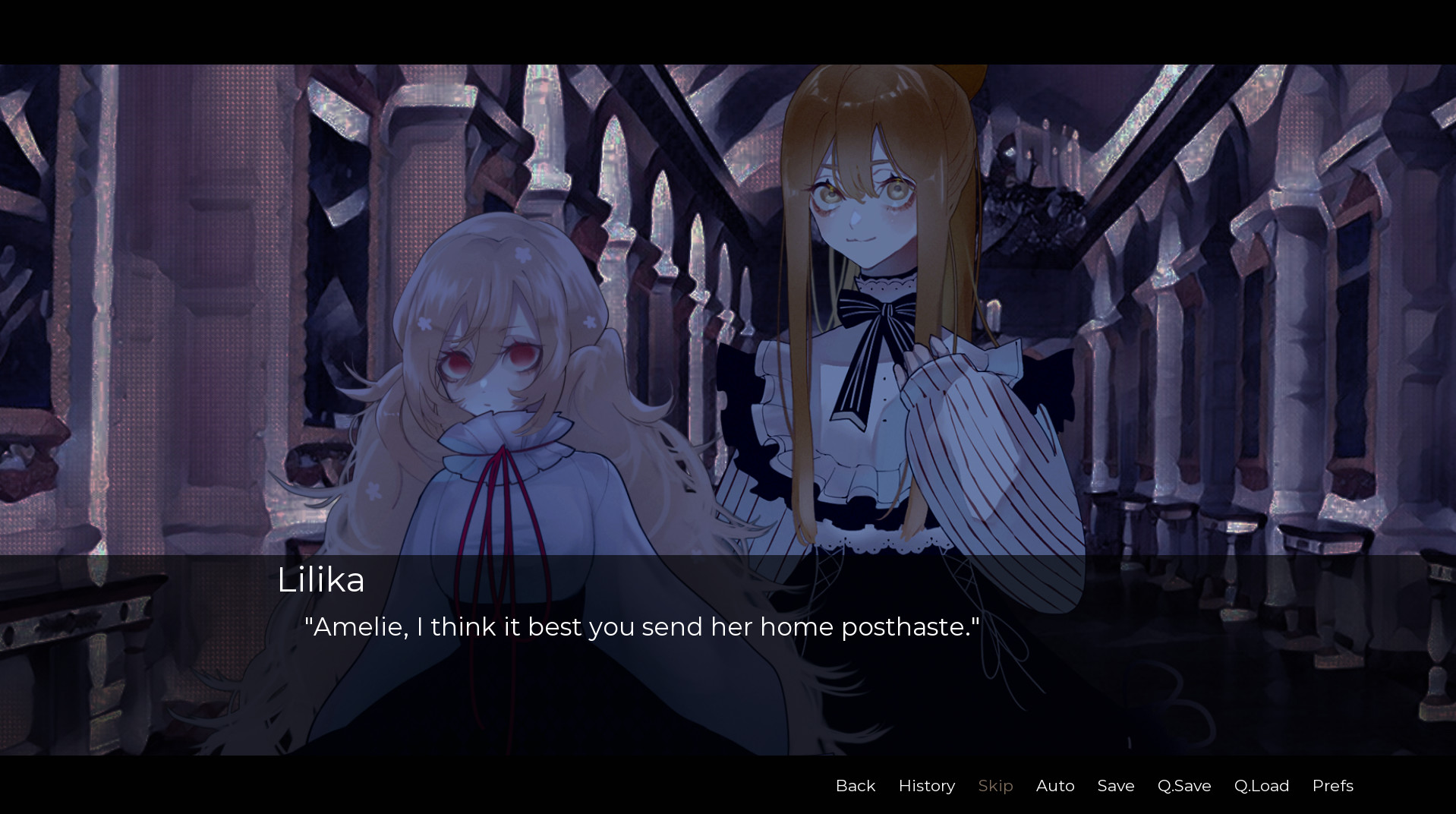Click Prefs to adjust text speed
This screenshot has height=814, width=1456.
point(1332,786)
